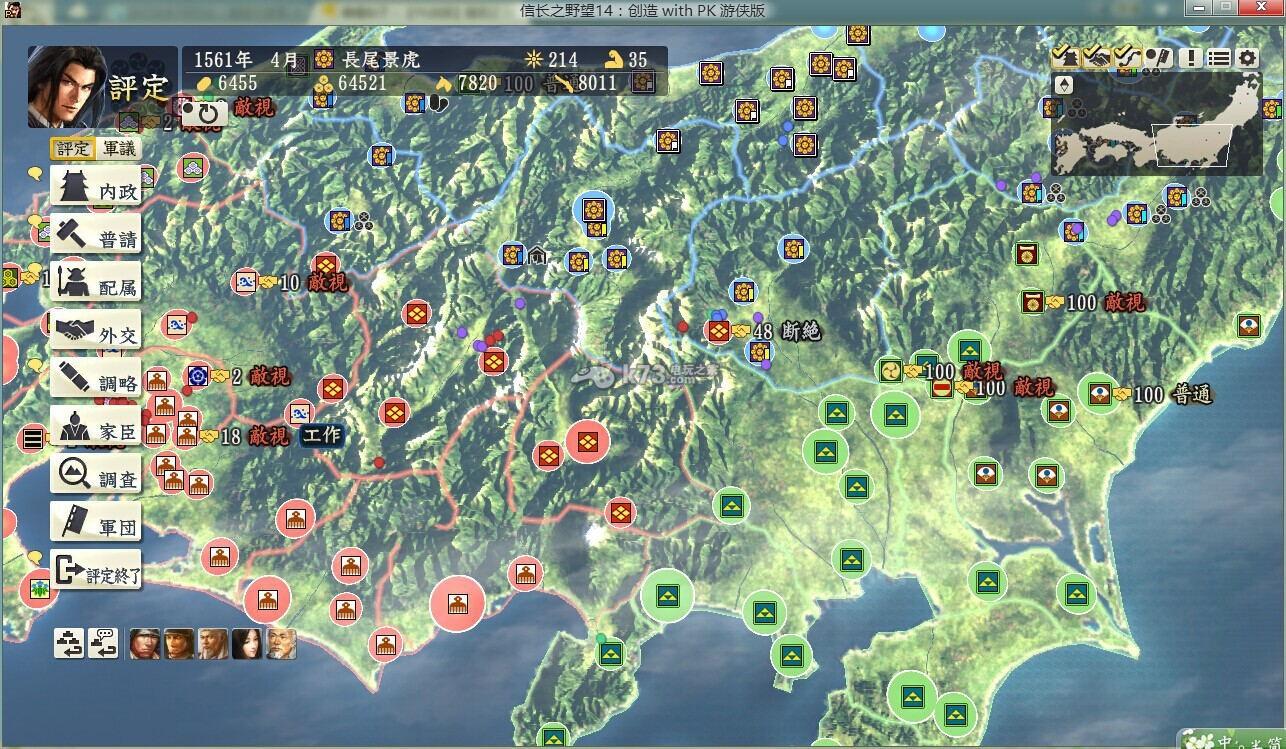Open the list menu in top-right toolbar
Image resolution: width=1286 pixels, height=749 pixels.
pyautogui.click(x=1217, y=58)
